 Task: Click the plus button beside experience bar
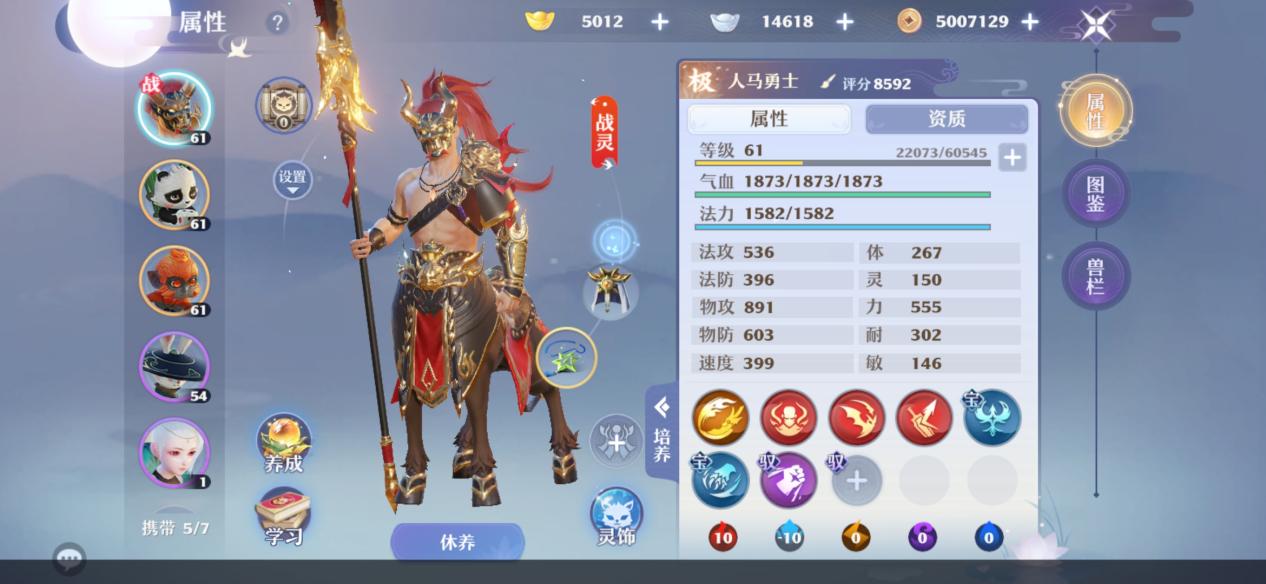1011,157
